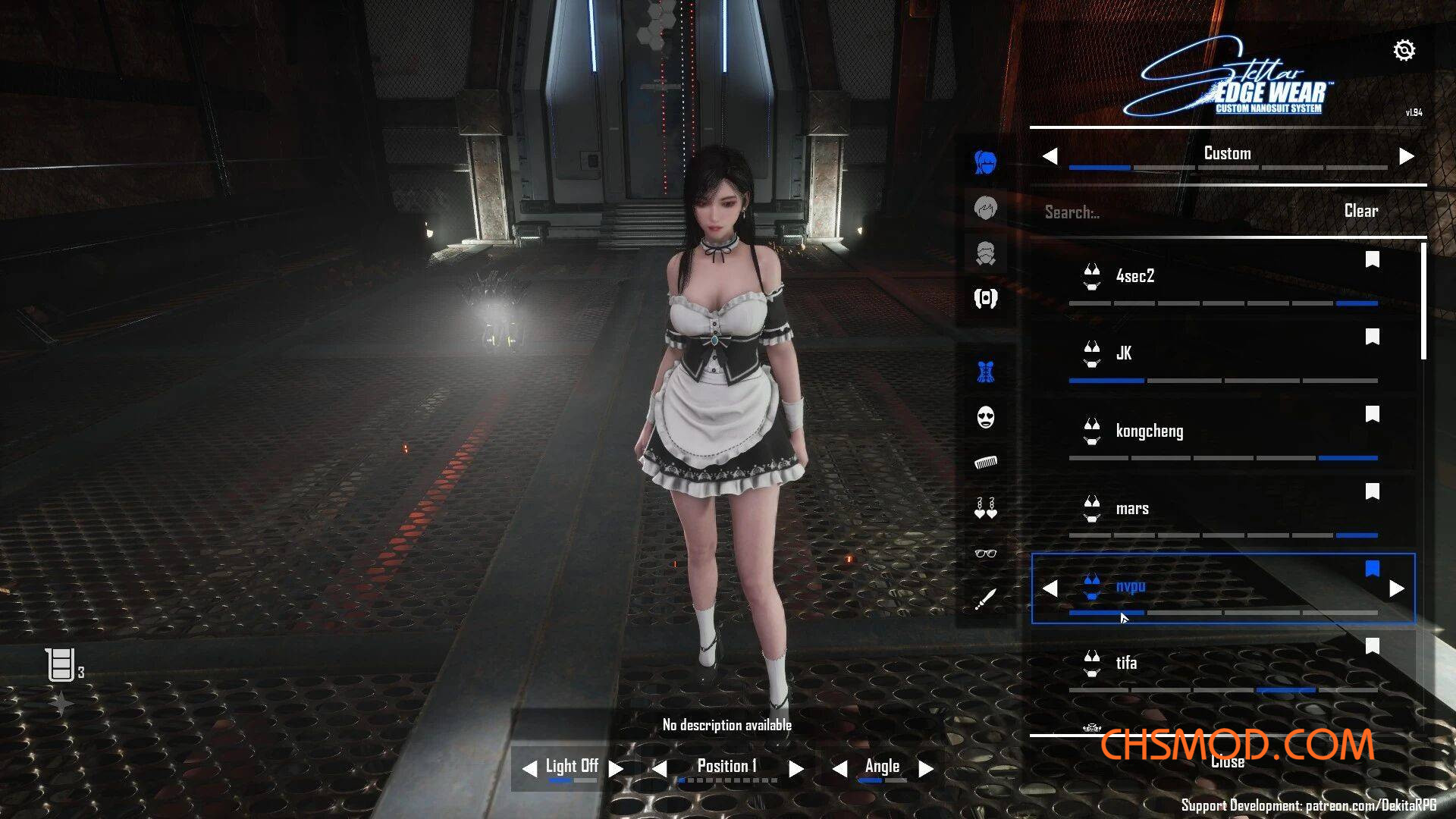Open the eyeglasses category
Image resolution: width=1456 pixels, height=819 pixels.
pyautogui.click(x=985, y=554)
